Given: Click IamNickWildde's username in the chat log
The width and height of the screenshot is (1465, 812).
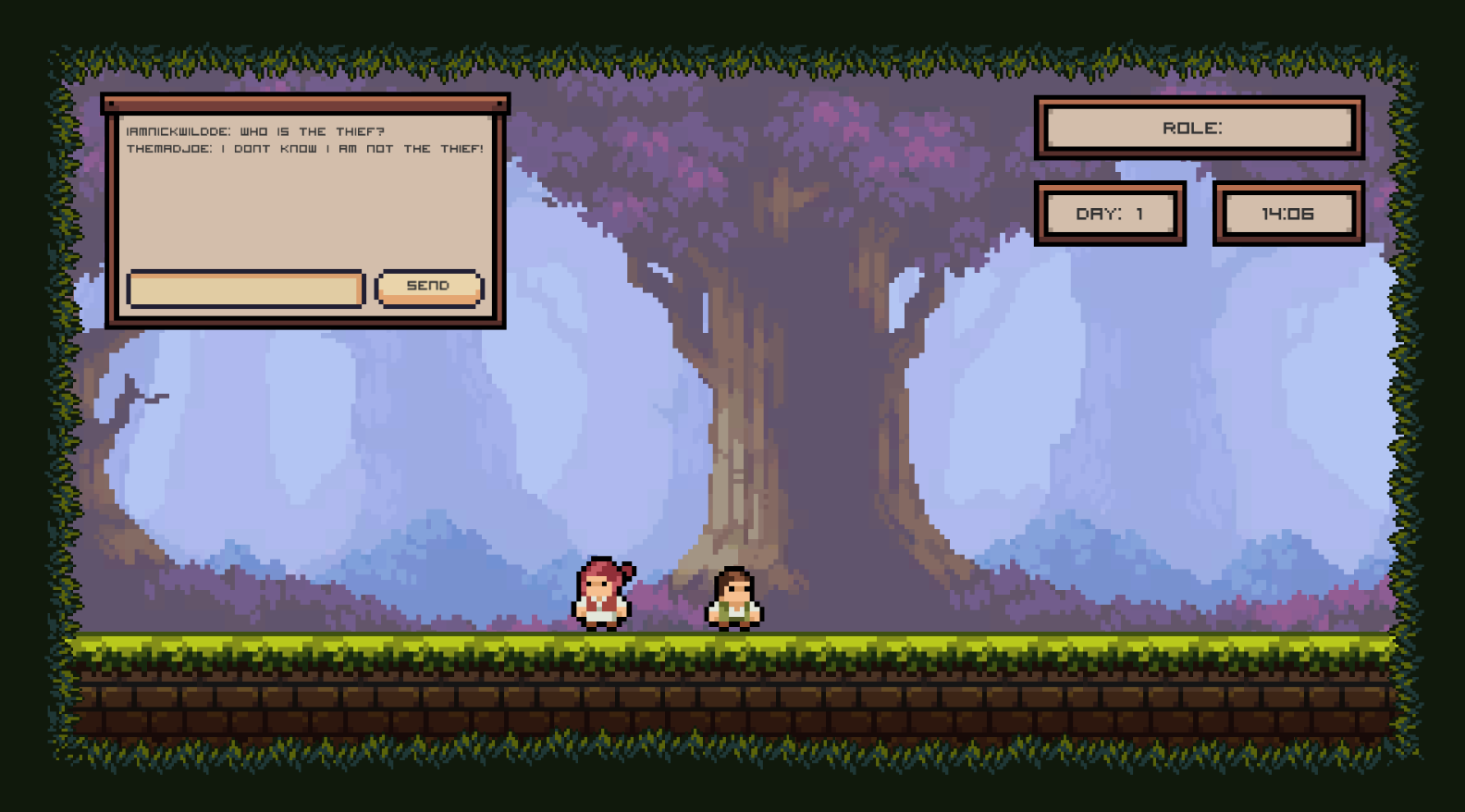Looking at the screenshot, I should [x=174, y=131].
